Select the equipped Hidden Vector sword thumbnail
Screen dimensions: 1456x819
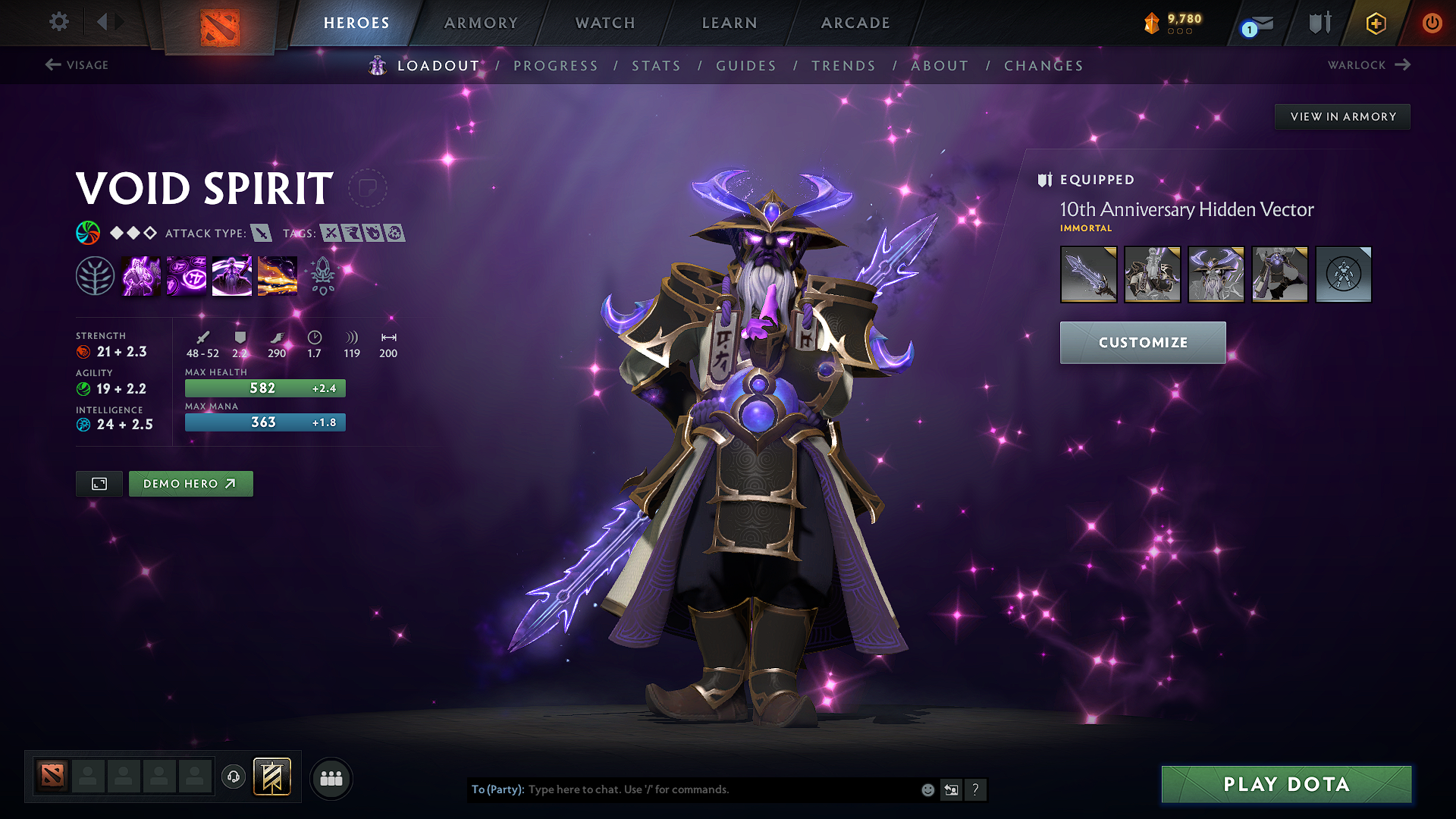(x=1088, y=275)
